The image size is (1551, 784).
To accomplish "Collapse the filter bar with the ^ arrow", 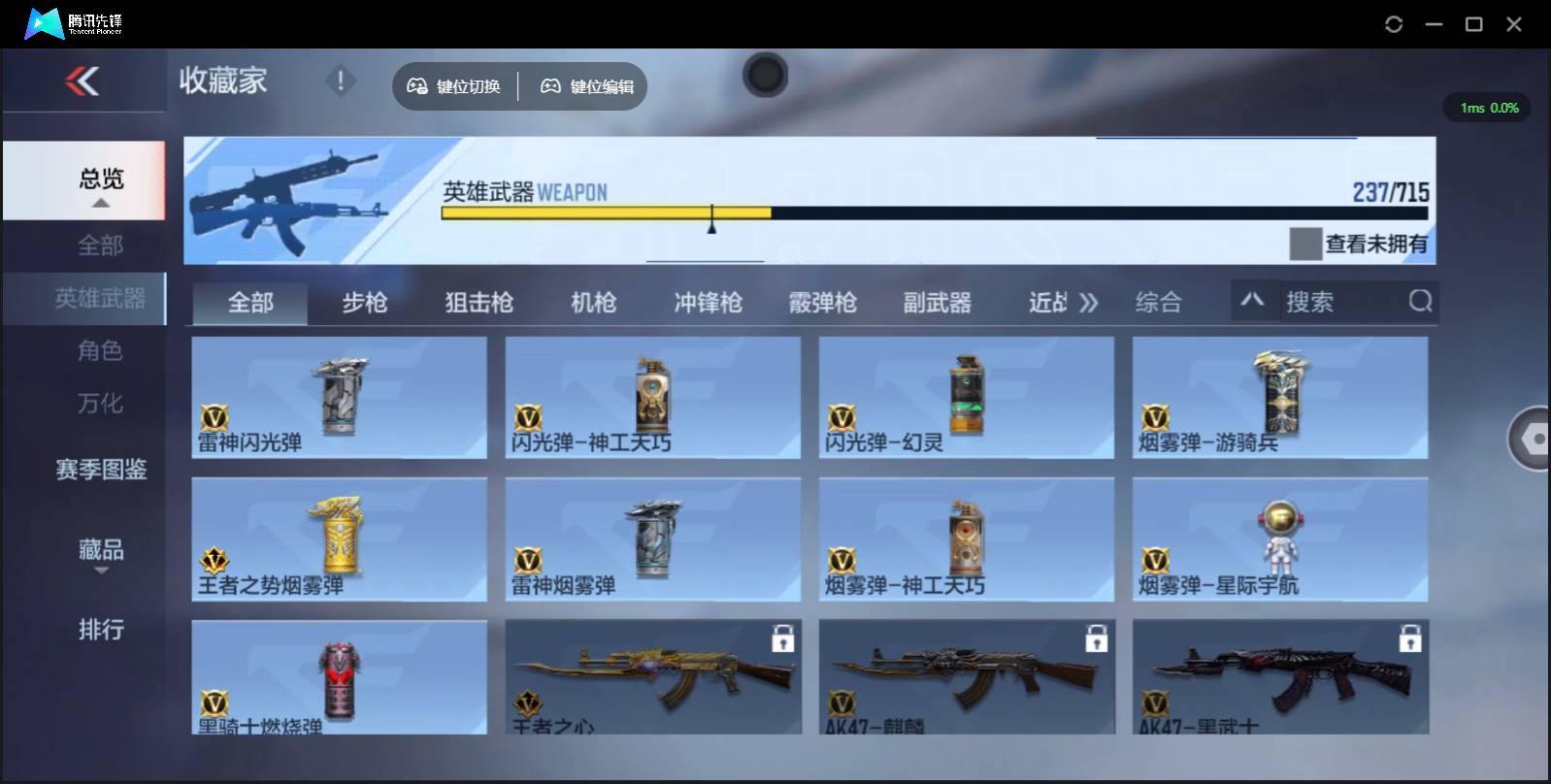I will [x=1254, y=302].
